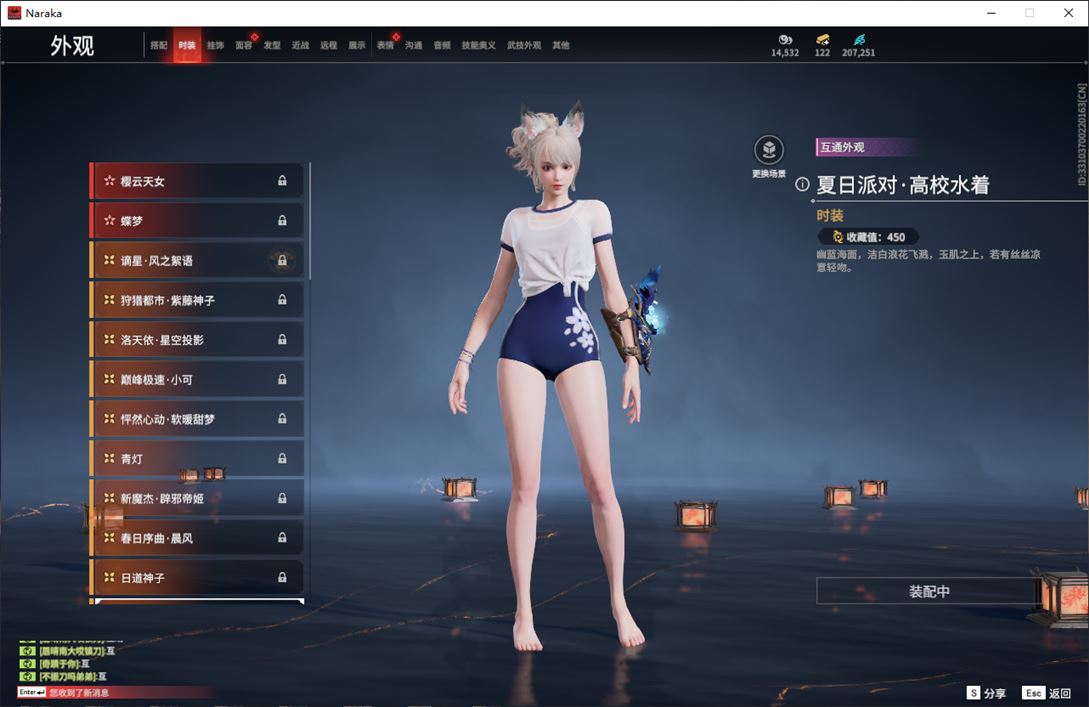Open the 挂饰 accessories tab
The width and height of the screenshot is (1089, 707).
tap(215, 46)
